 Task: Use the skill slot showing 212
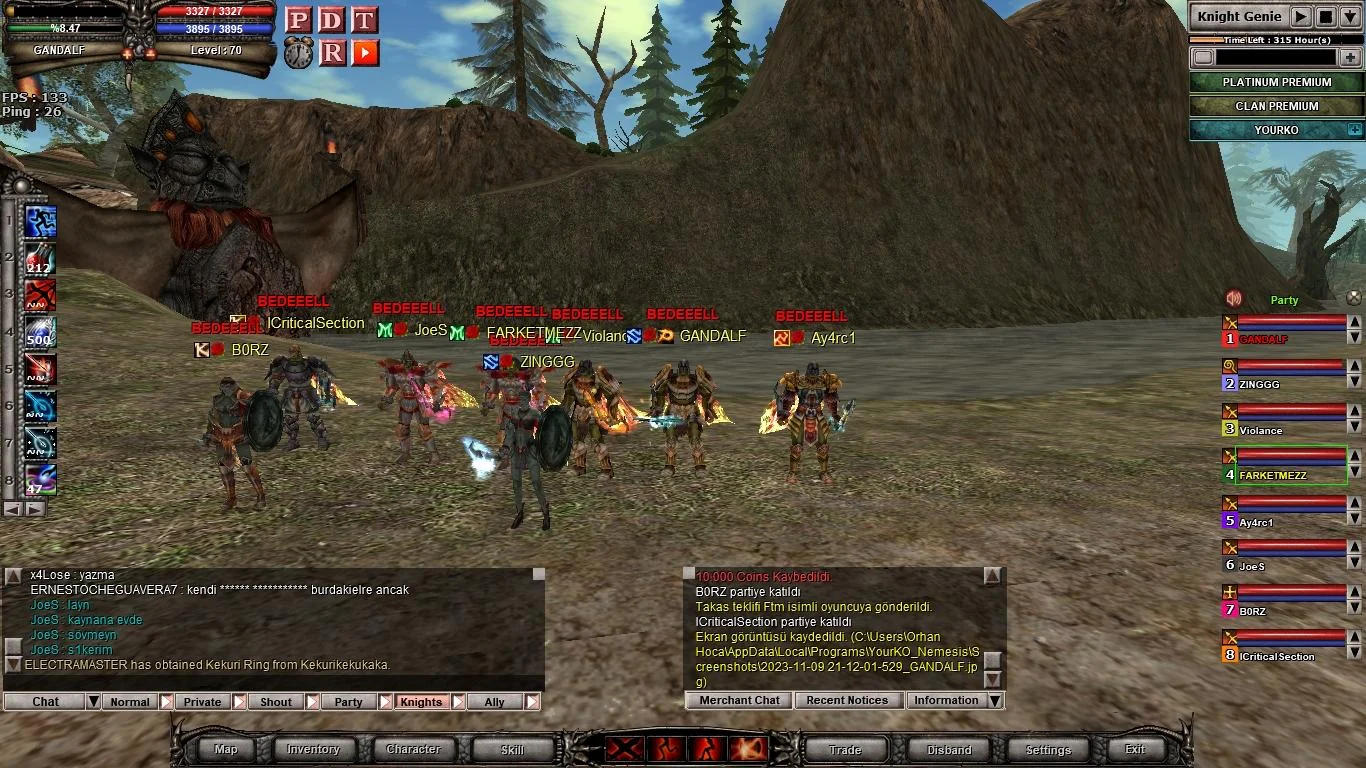point(40,257)
